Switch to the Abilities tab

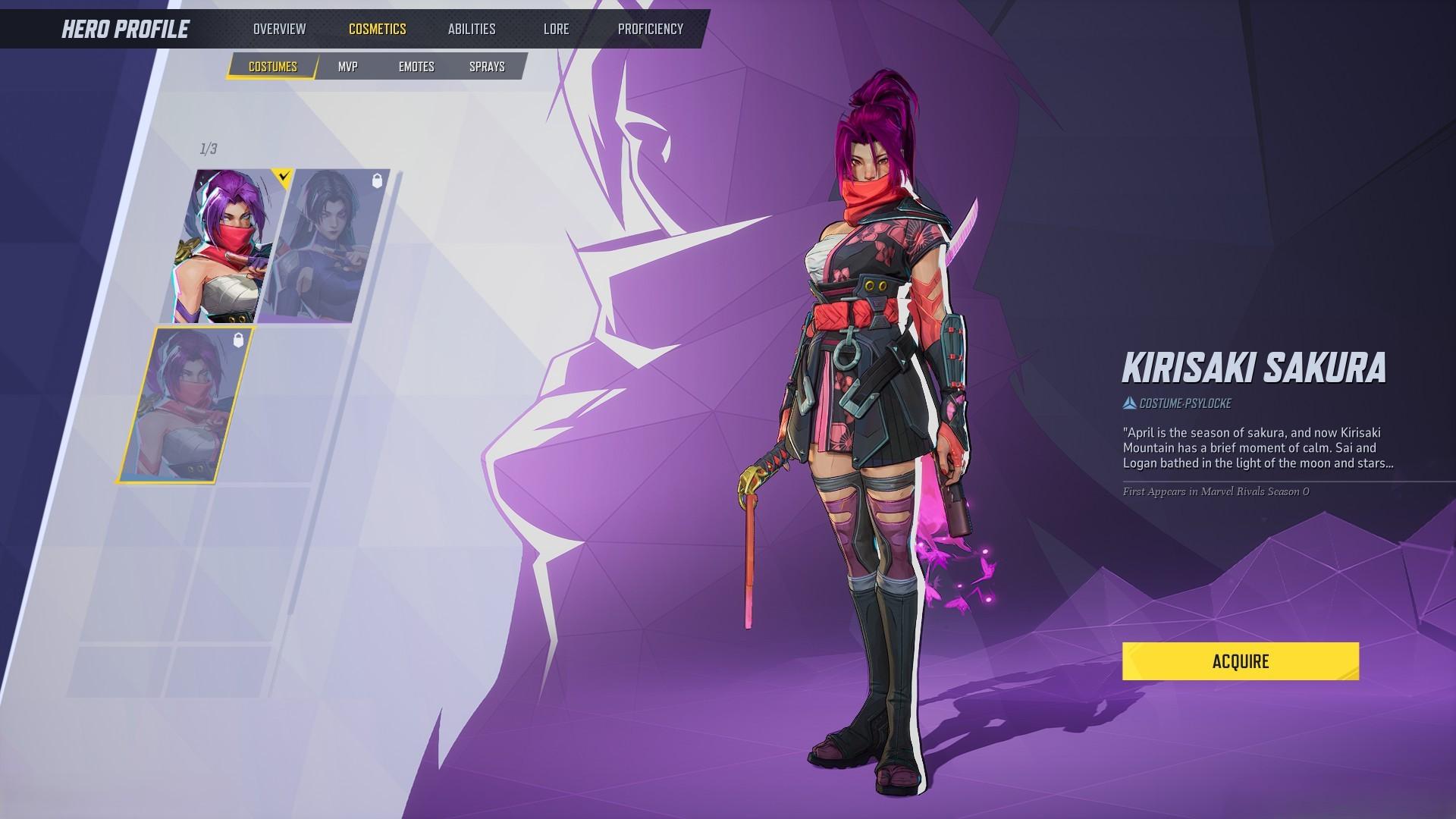[471, 30]
